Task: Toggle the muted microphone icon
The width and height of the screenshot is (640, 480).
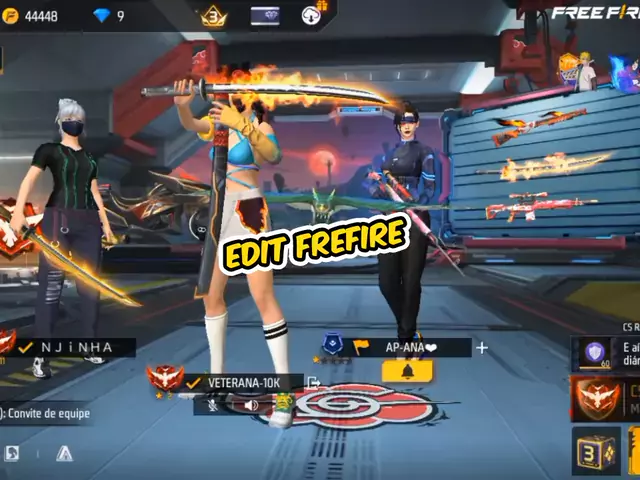Action: [212, 405]
